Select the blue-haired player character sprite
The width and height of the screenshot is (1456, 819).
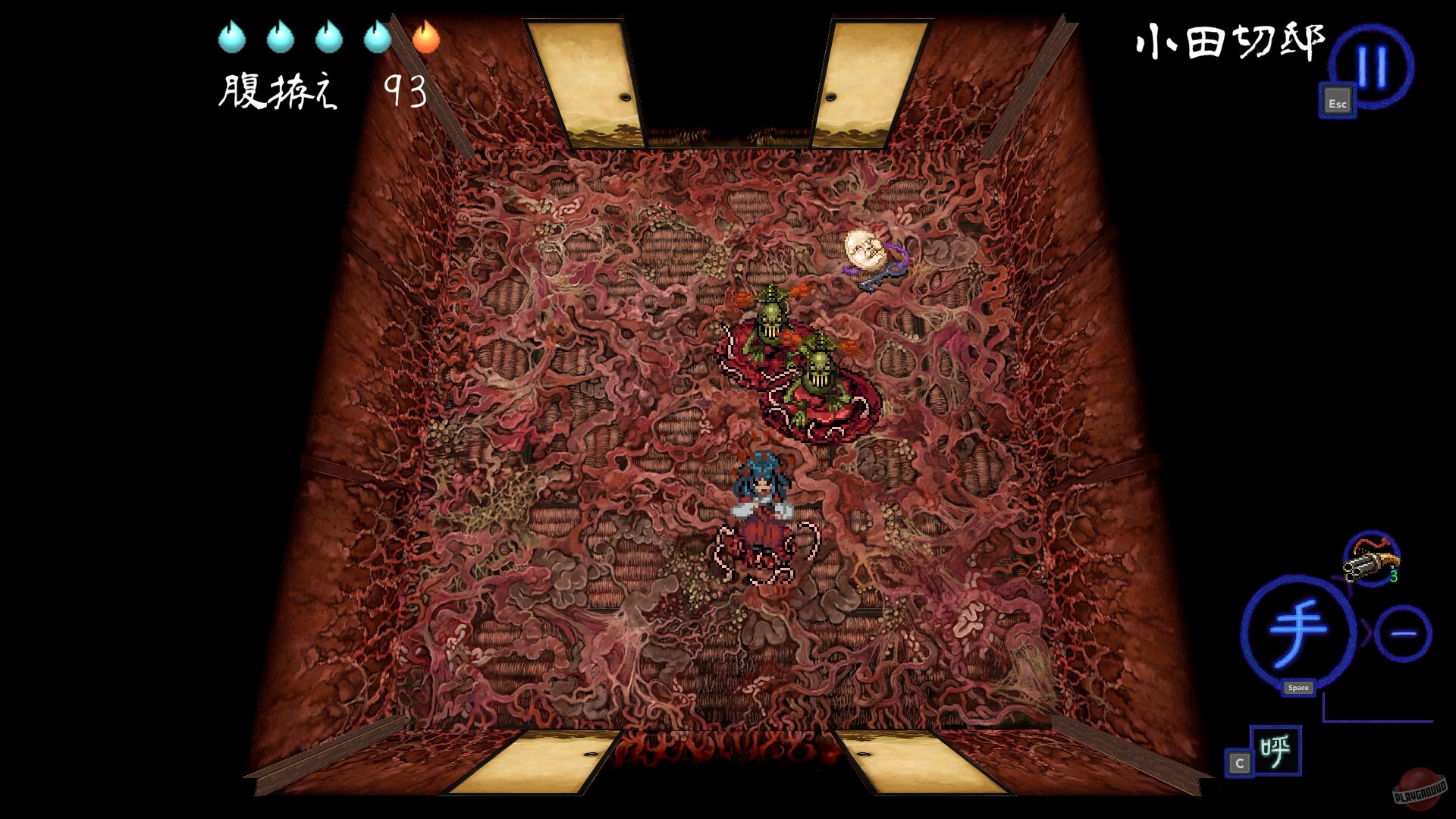(762, 500)
